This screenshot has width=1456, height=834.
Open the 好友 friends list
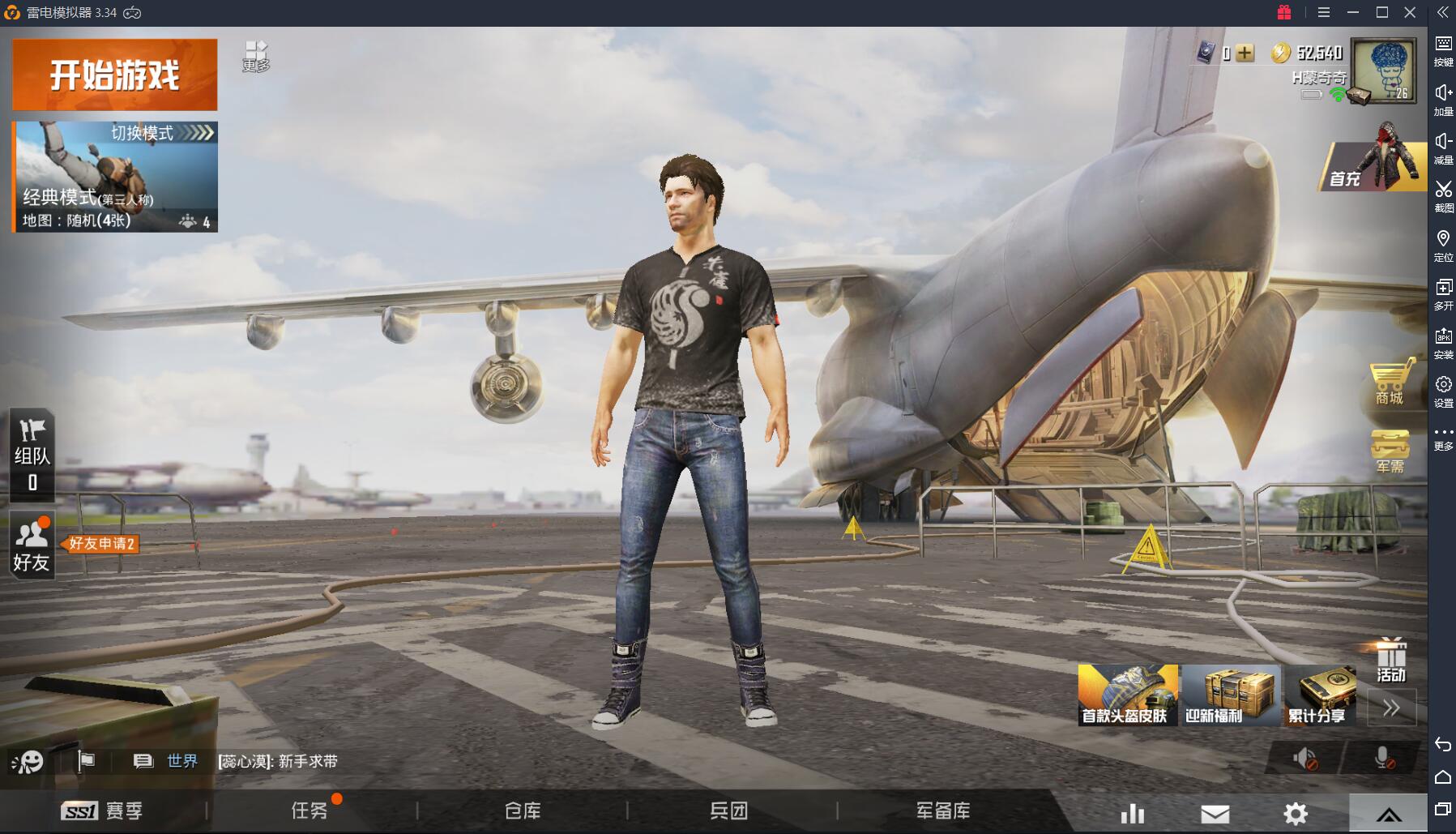pos(32,545)
